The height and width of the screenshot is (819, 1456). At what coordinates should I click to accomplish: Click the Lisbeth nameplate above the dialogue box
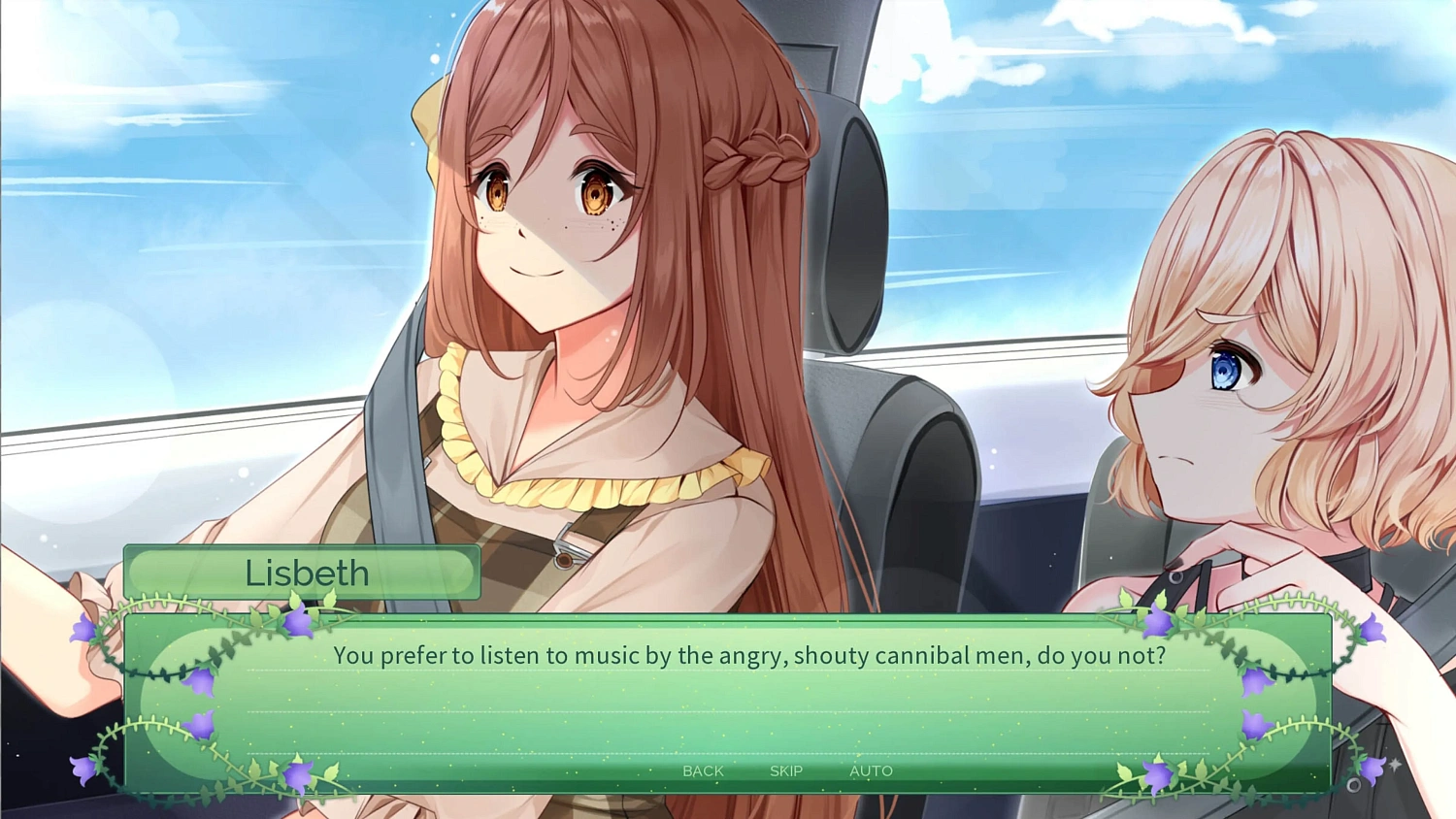[304, 573]
